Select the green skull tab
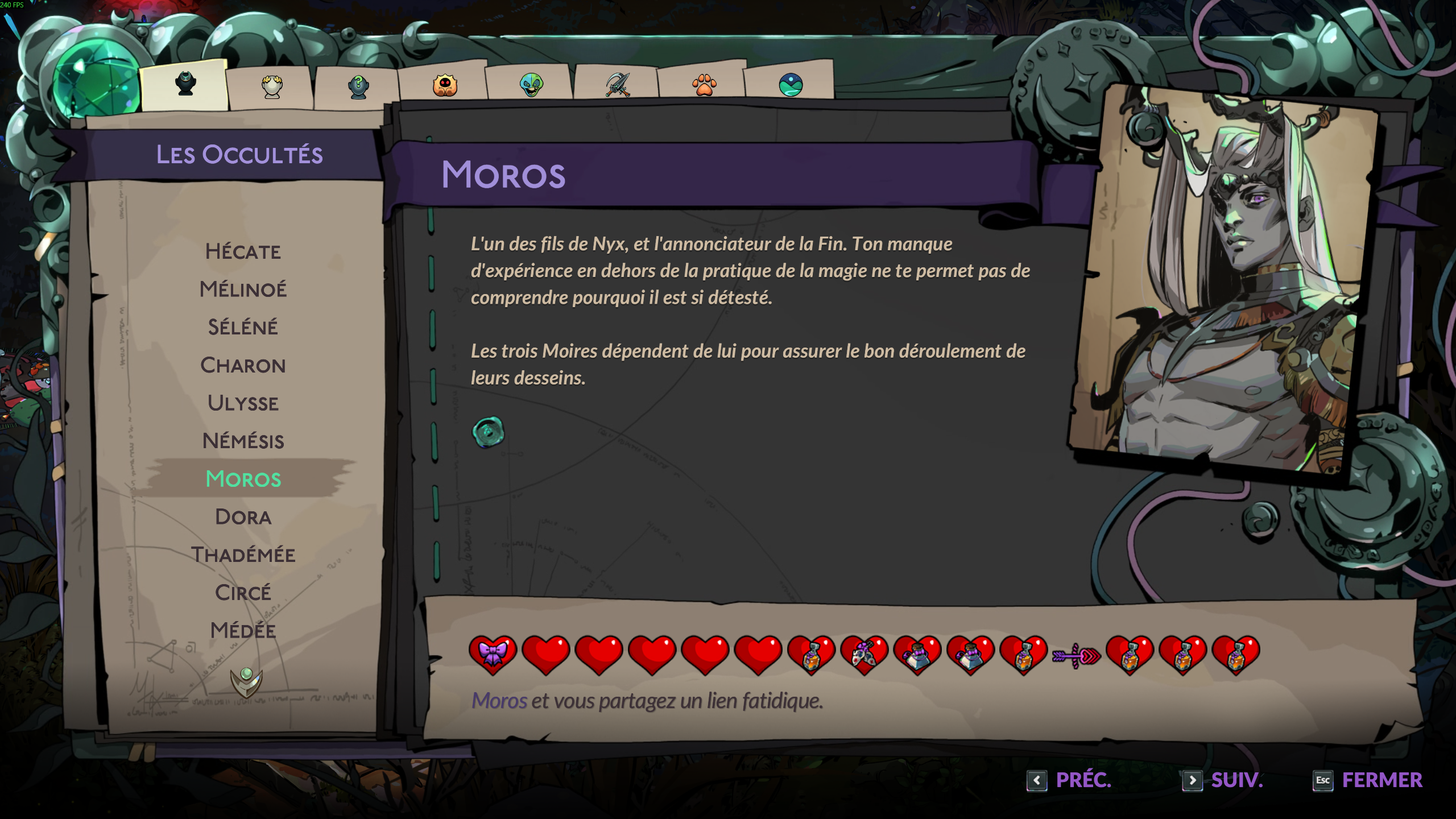Screen dimensions: 1456x819 pos(531,86)
